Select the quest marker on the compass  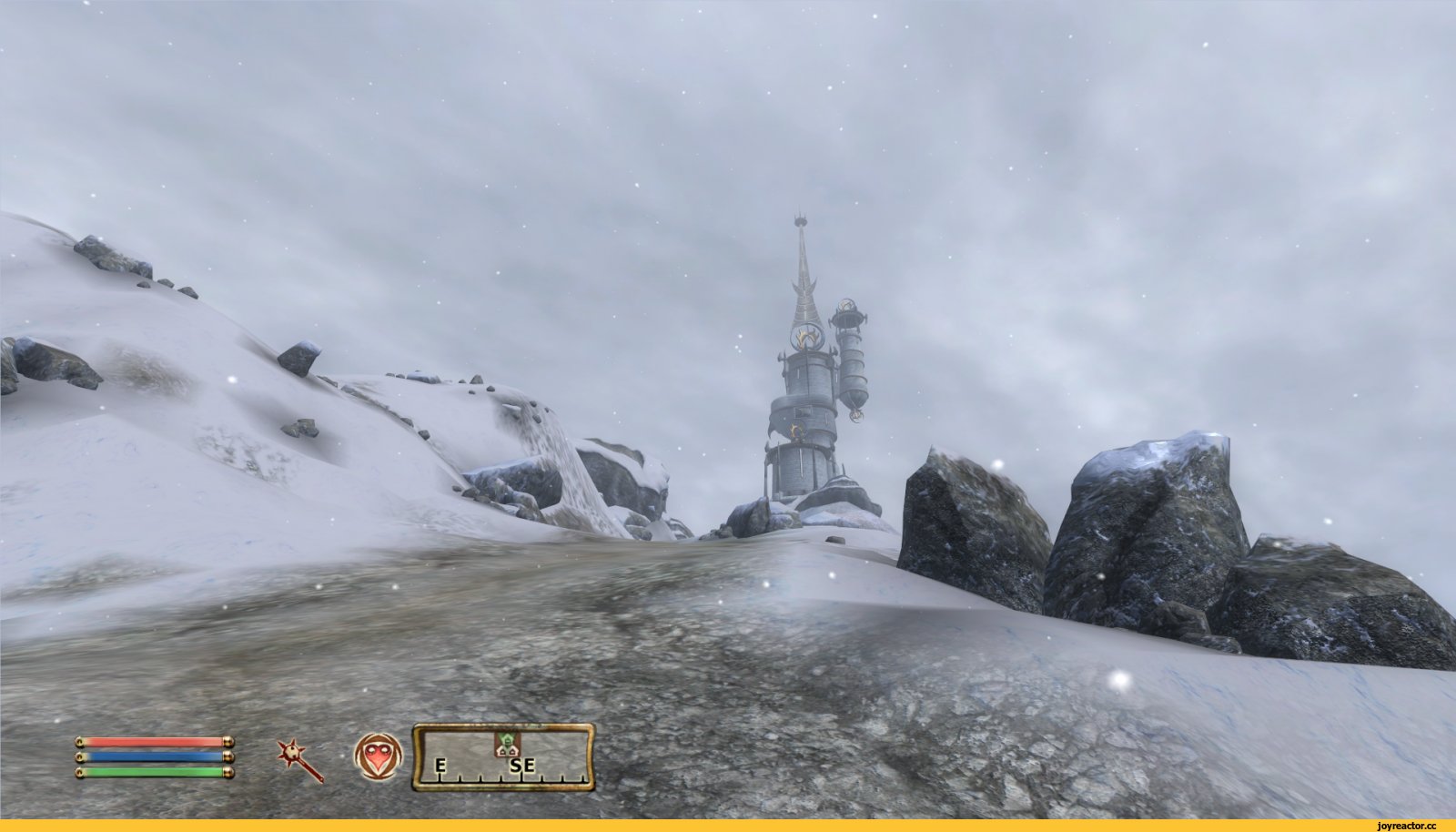point(505,744)
